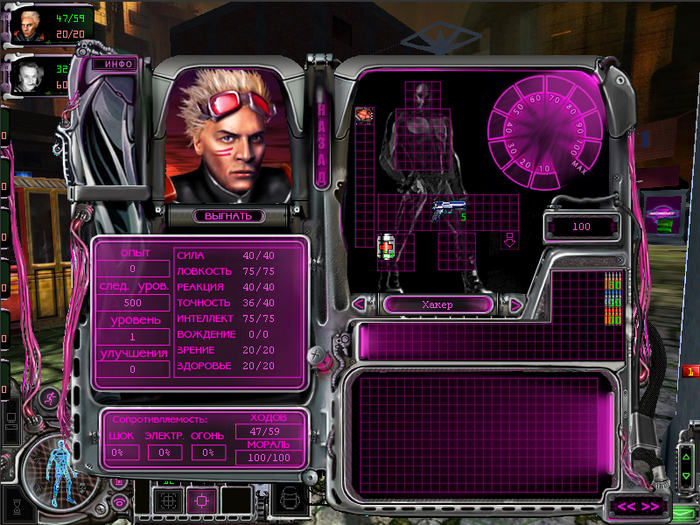Pick the pistol in the inventory grid

[x=446, y=209]
